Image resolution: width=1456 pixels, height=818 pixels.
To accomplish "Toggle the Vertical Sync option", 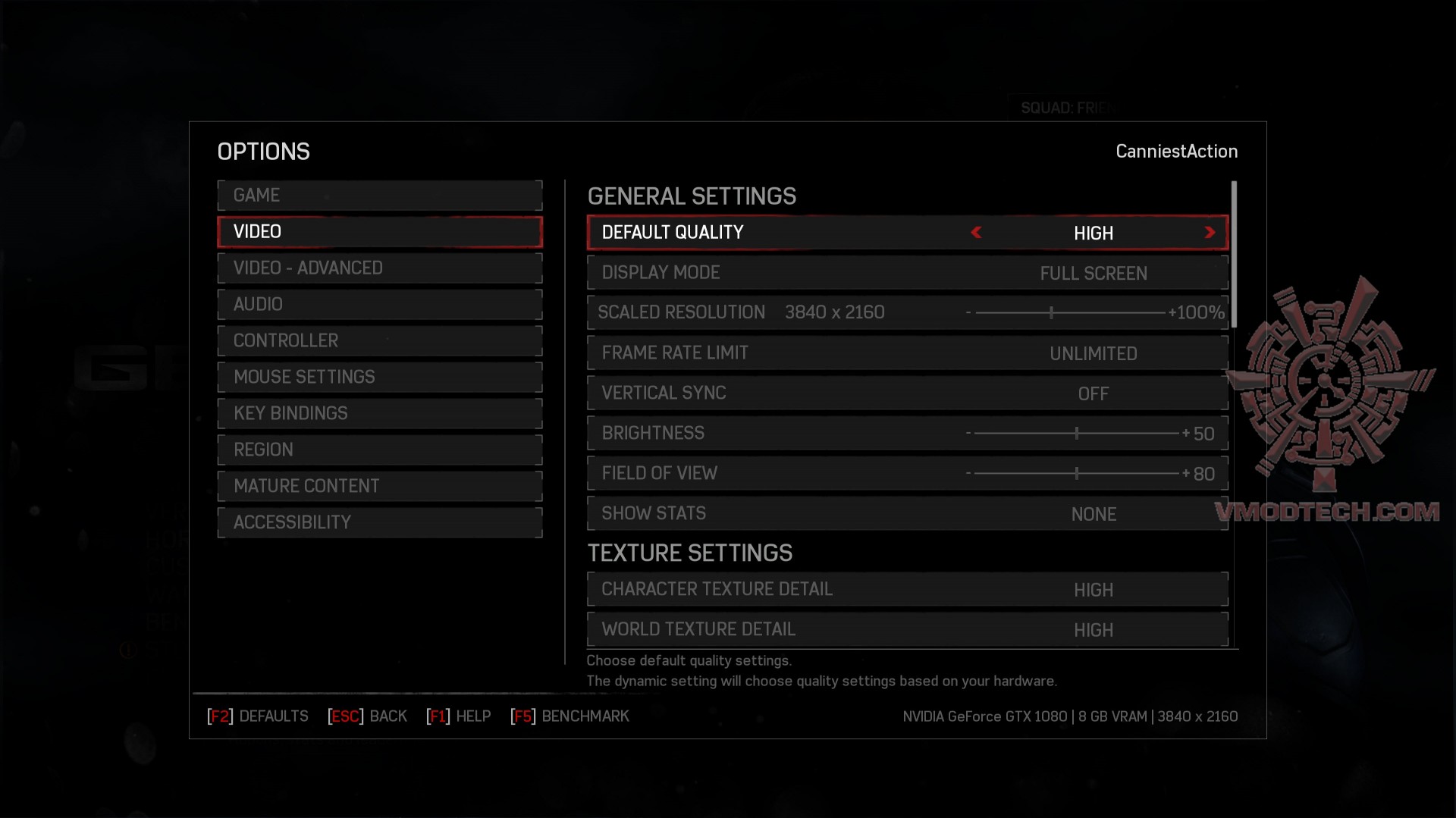I will point(907,393).
